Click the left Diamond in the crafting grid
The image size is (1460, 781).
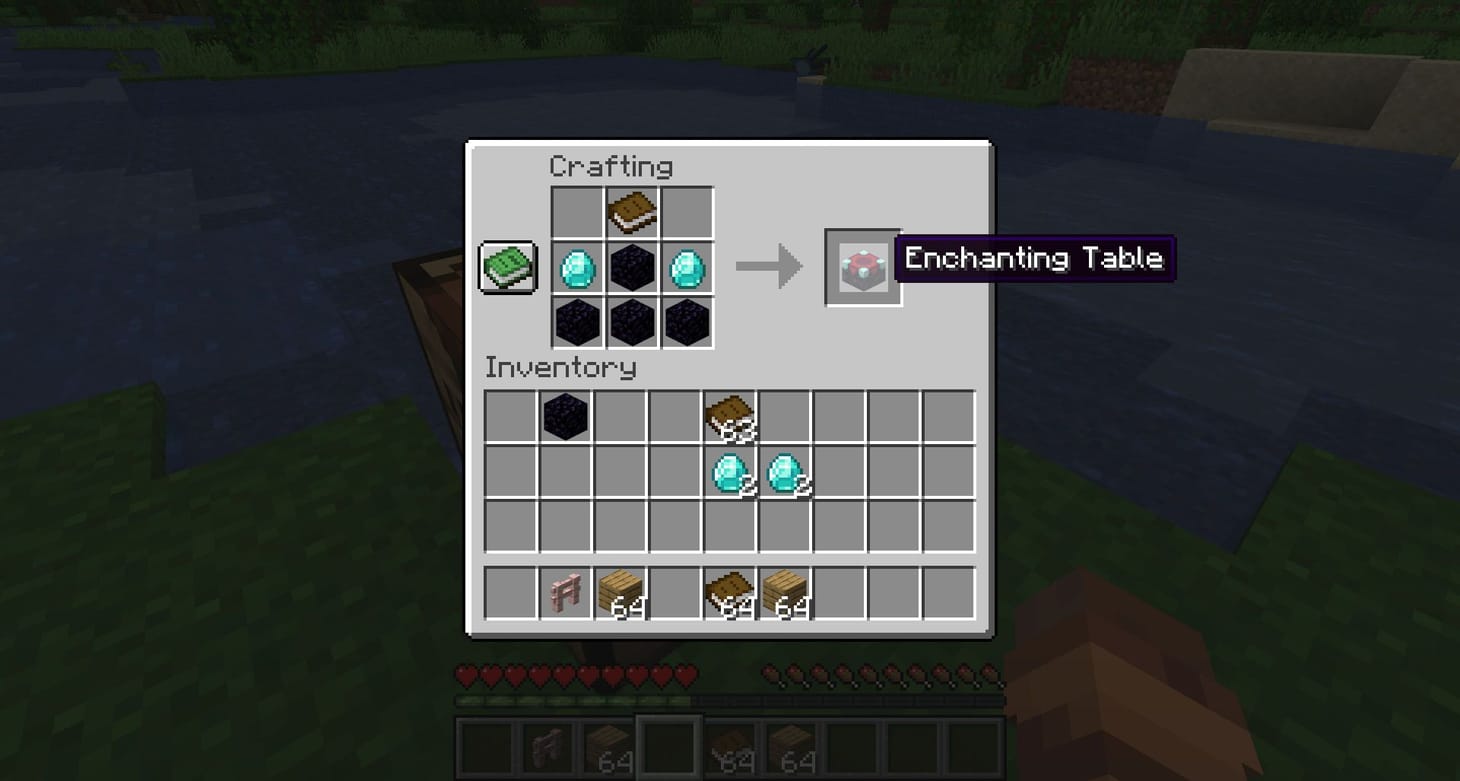click(578, 267)
